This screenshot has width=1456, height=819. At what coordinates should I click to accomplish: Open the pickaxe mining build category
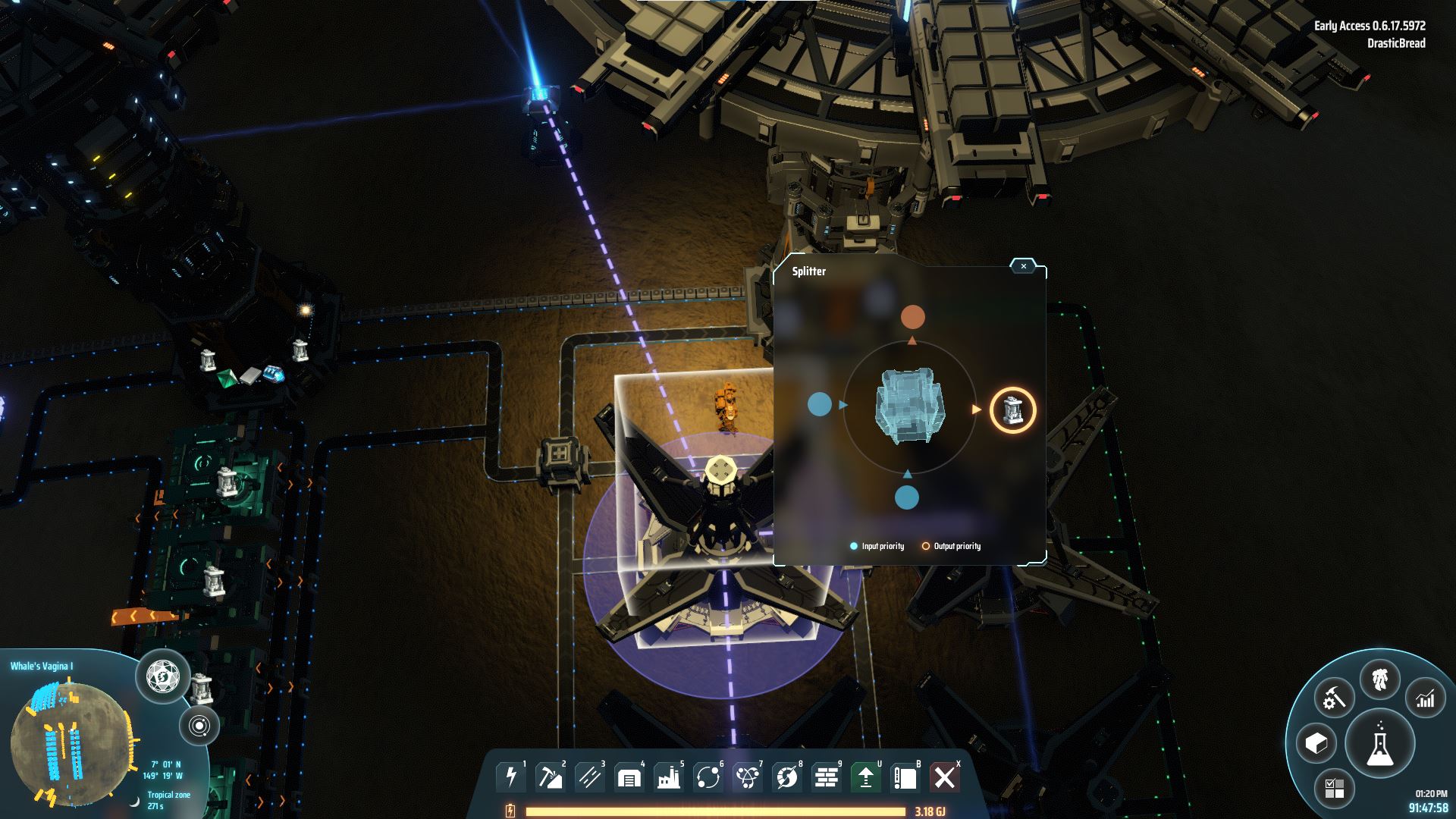tap(551, 777)
